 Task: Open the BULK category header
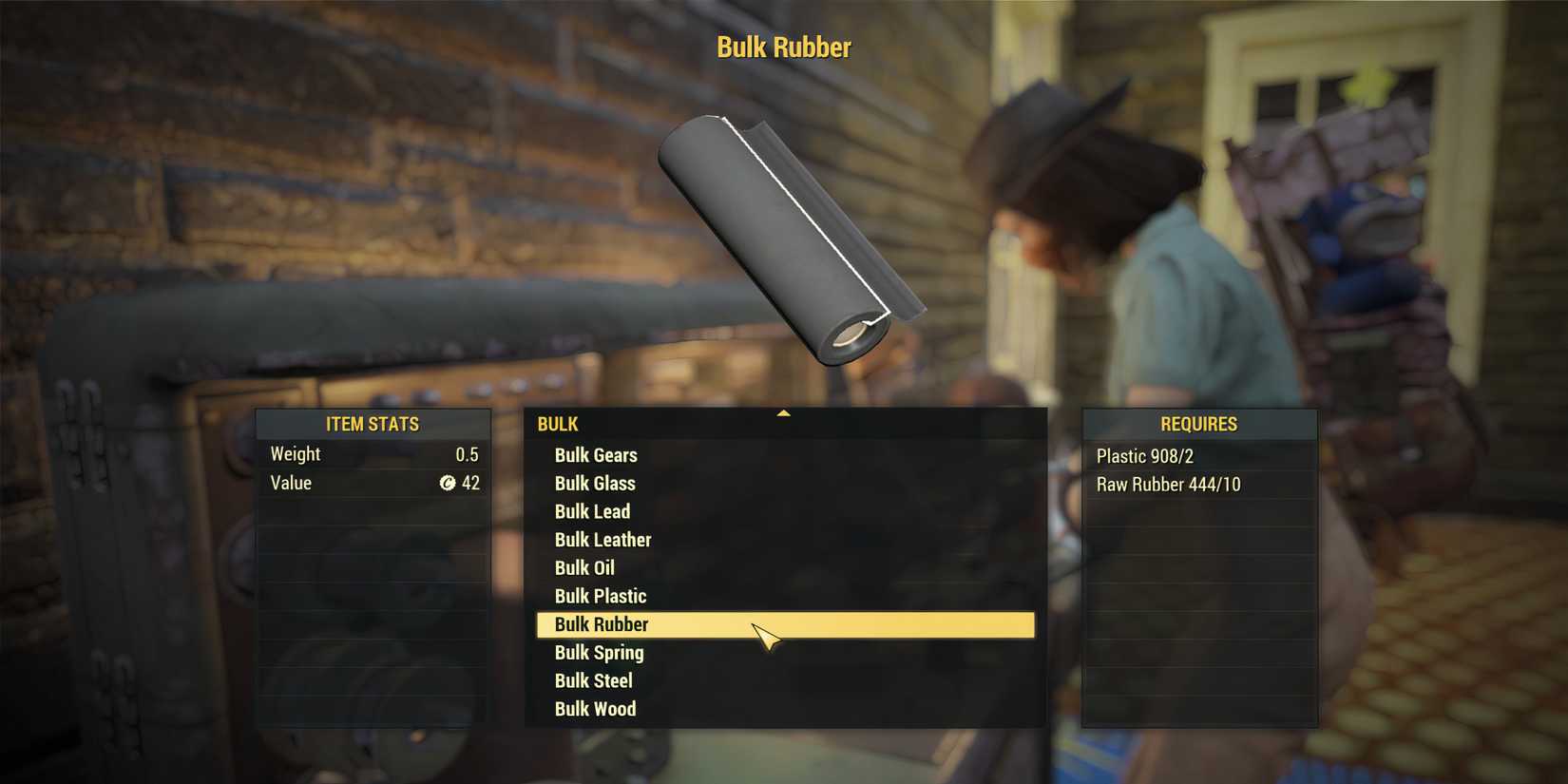pos(558,425)
